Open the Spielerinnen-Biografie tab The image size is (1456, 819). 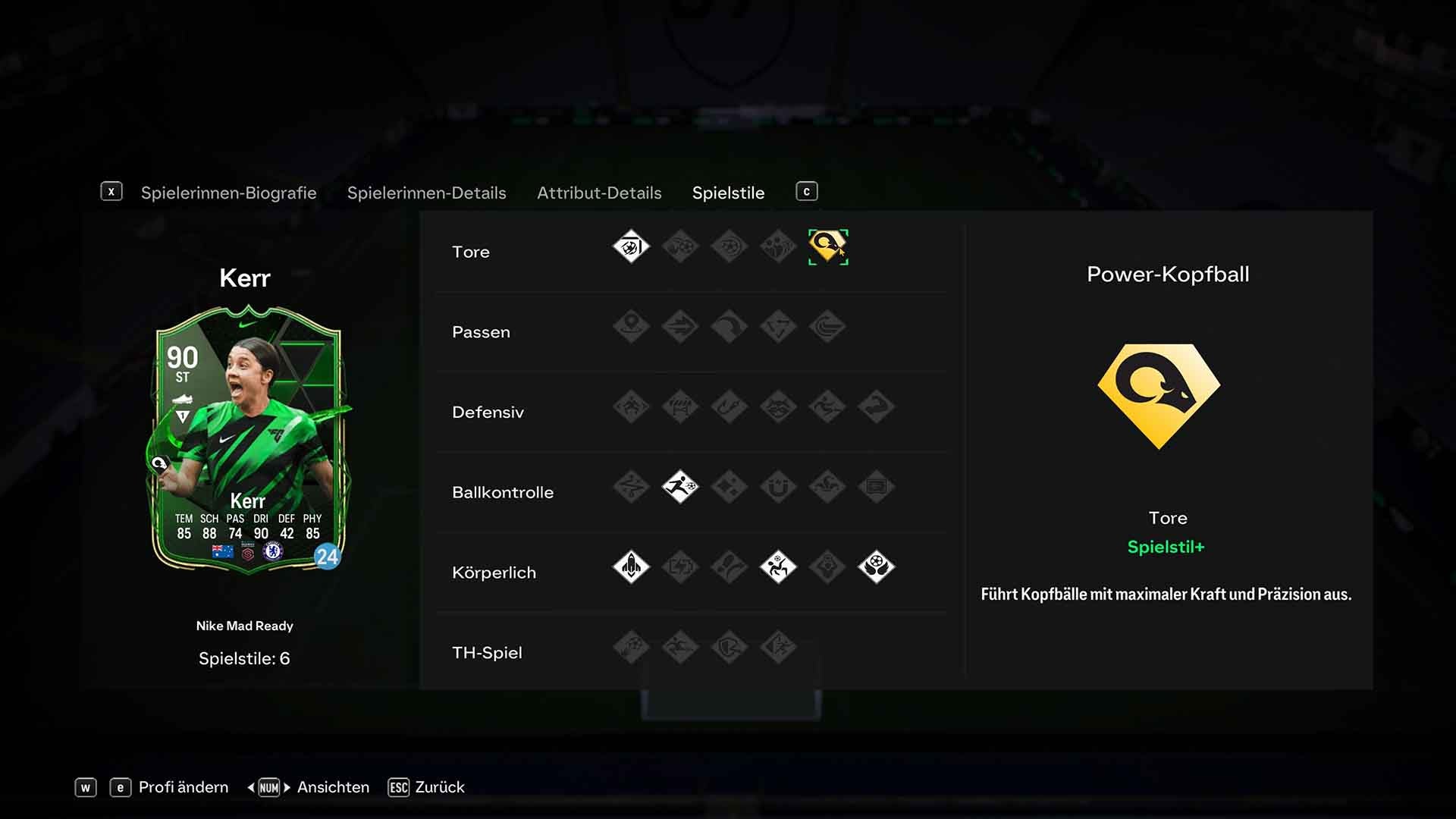pyautogui.click(x=227, y=193)
